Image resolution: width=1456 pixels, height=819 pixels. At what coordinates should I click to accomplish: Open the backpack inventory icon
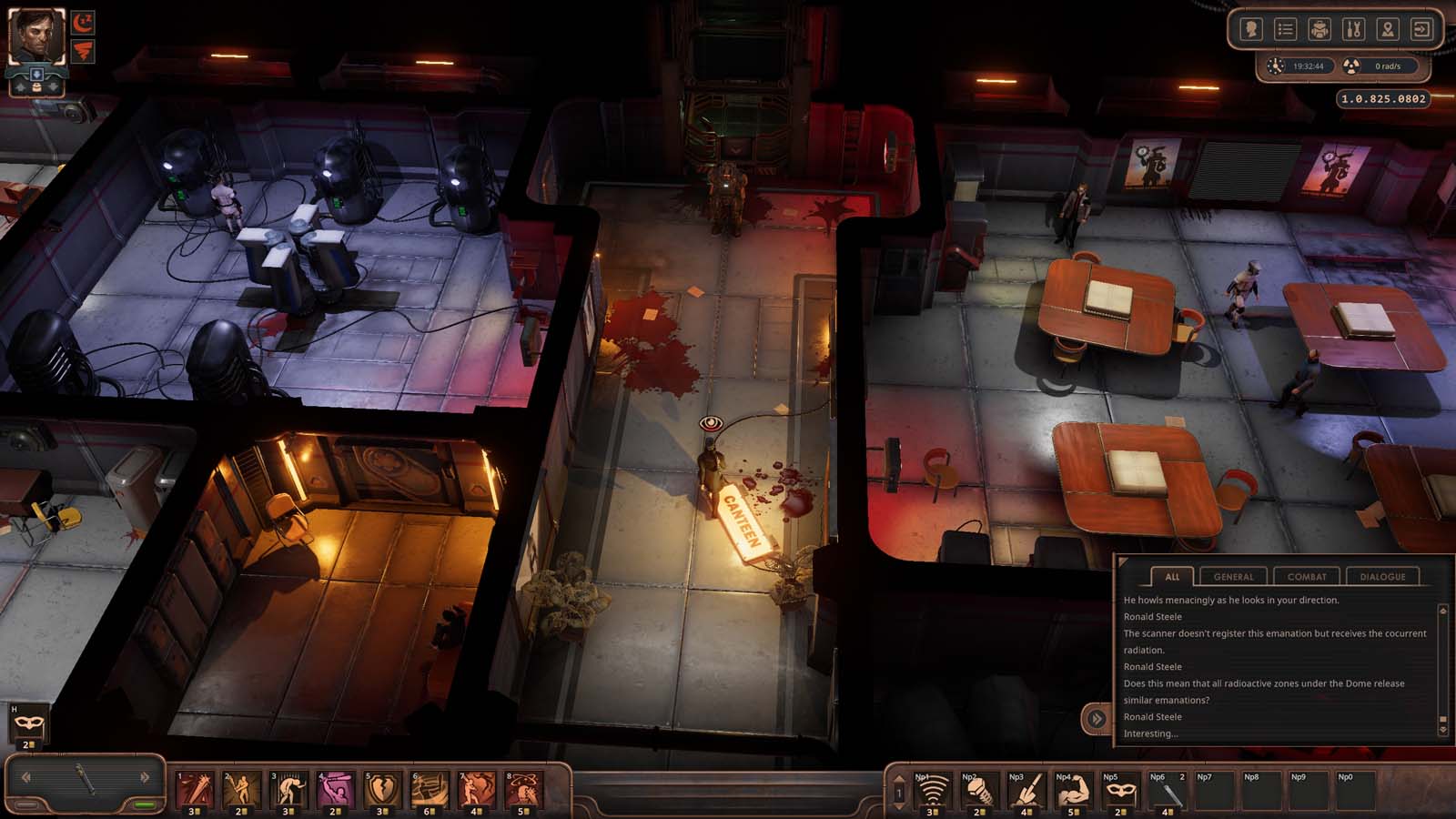[1319, 30]
